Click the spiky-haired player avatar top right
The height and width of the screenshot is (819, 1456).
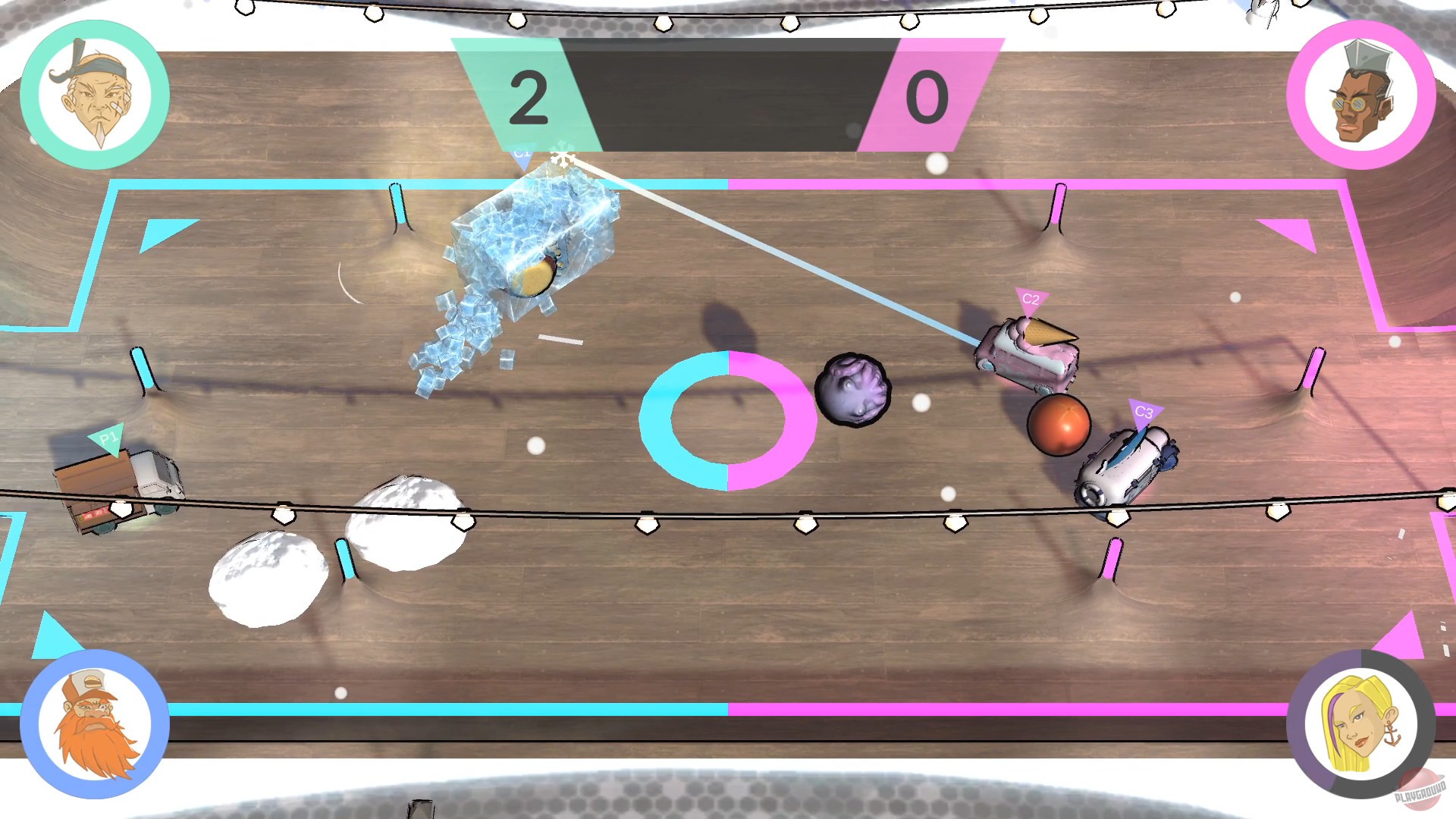coord(1361,97)
